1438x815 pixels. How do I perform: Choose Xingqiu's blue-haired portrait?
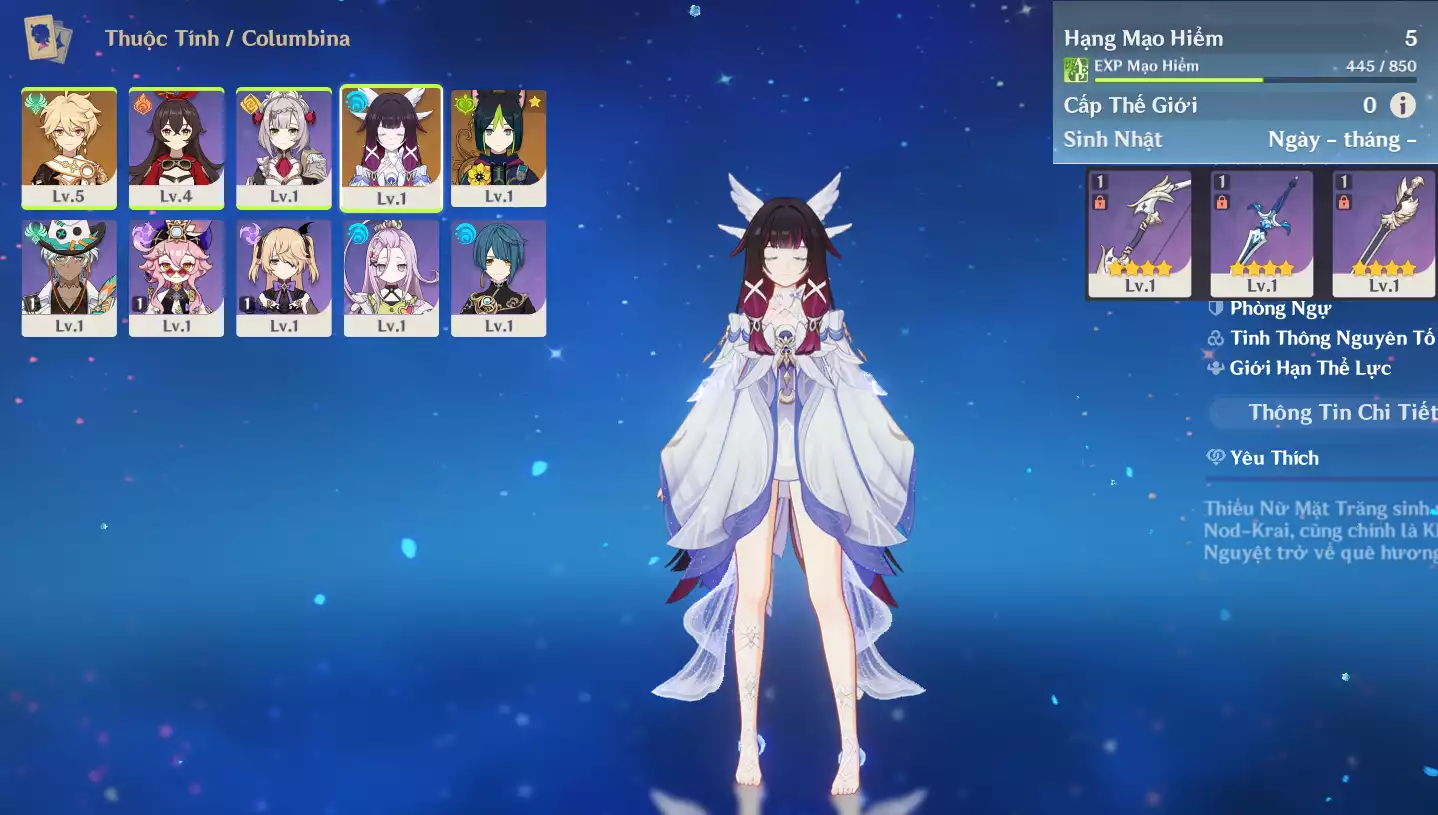coord(498,277)
